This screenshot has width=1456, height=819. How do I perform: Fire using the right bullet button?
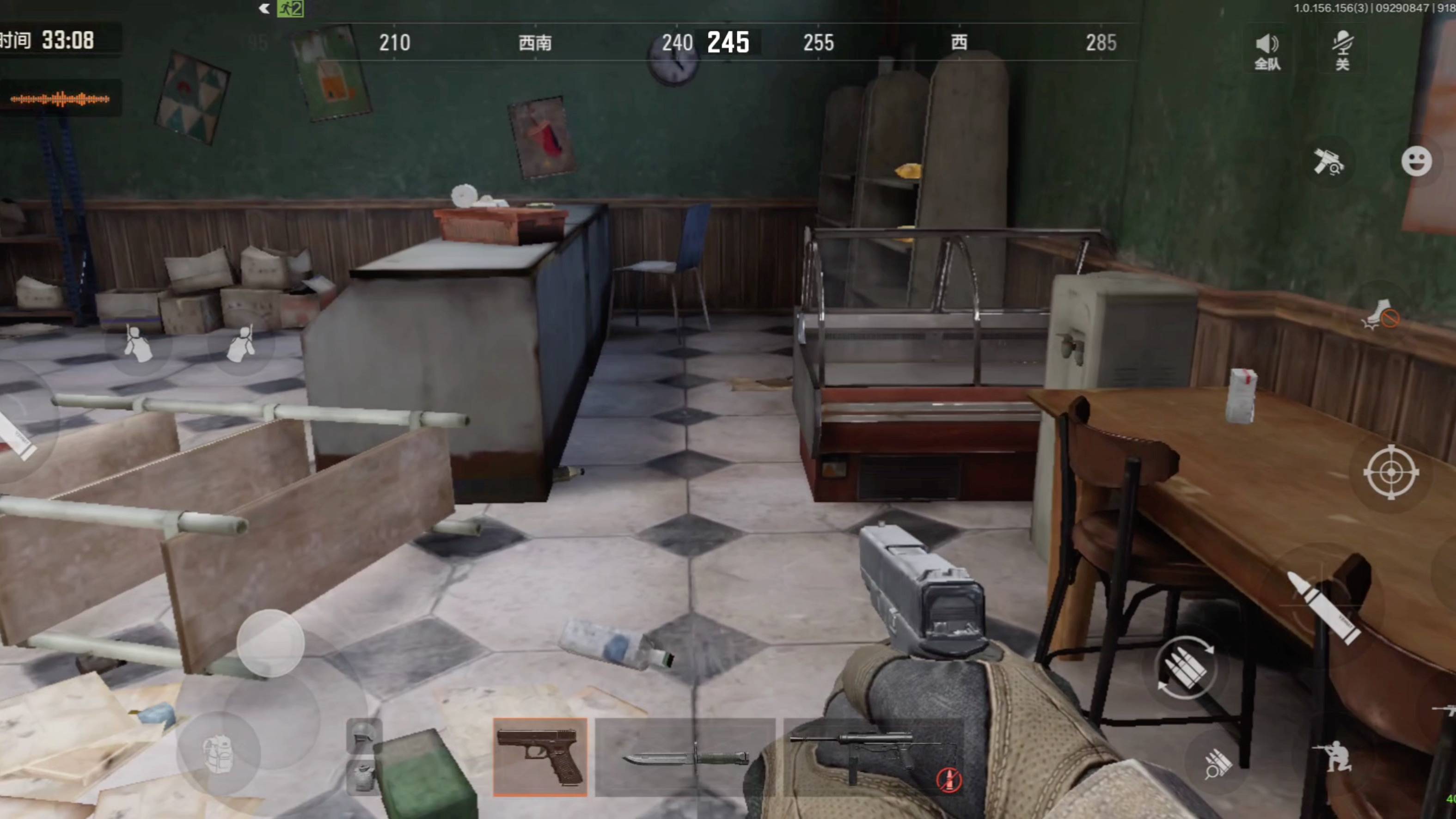[1322, 608]
